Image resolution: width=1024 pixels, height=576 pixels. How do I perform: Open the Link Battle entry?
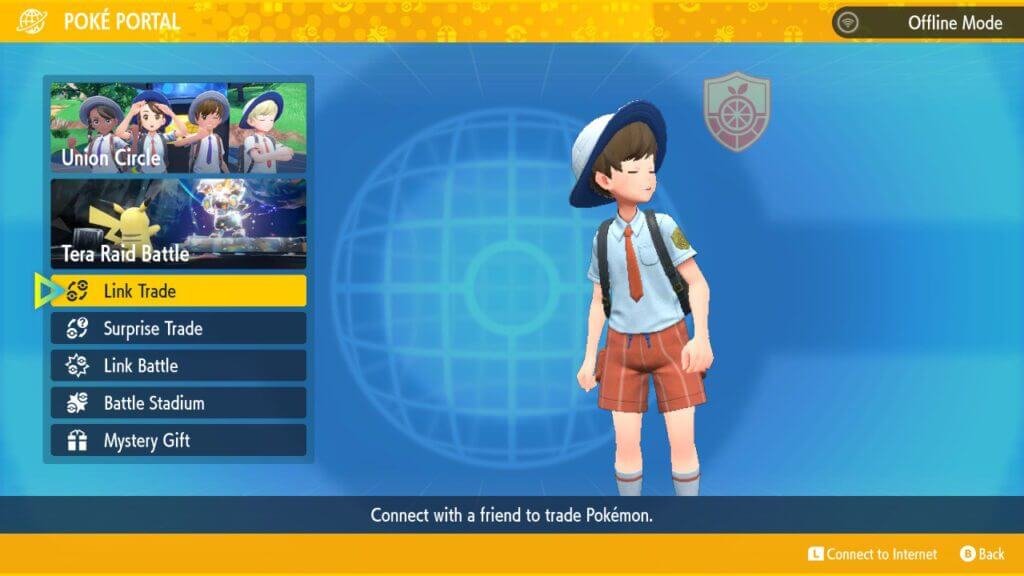click(x=178, y=365)
